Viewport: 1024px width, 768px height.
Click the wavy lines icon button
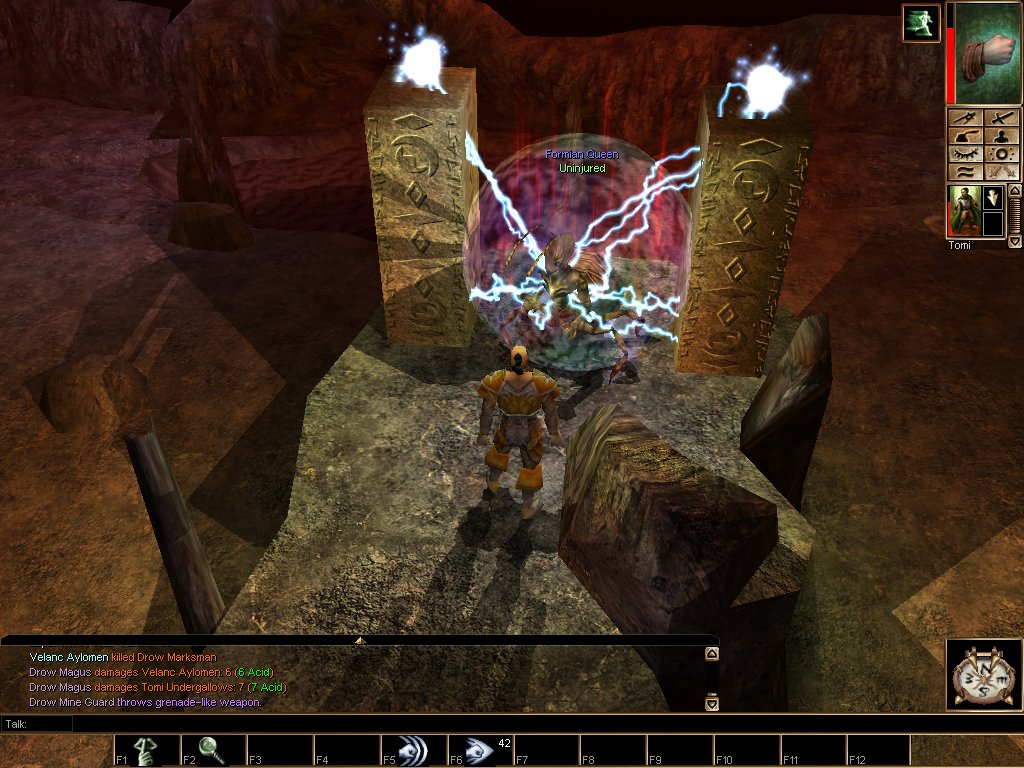pos(967,172)
